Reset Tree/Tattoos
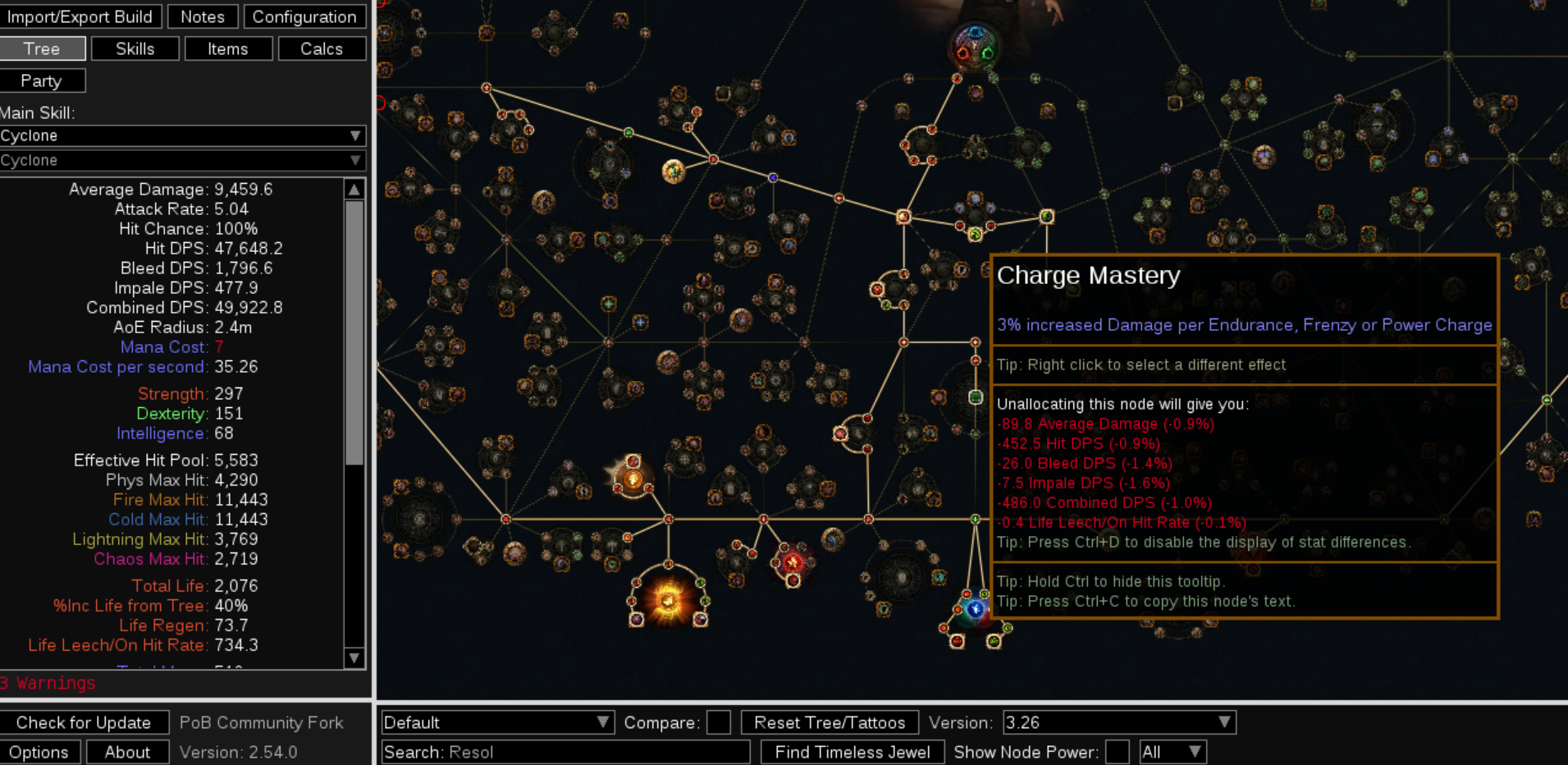Screen dimensions: 1568x765 pyautogui.click(x=830, y=722)
